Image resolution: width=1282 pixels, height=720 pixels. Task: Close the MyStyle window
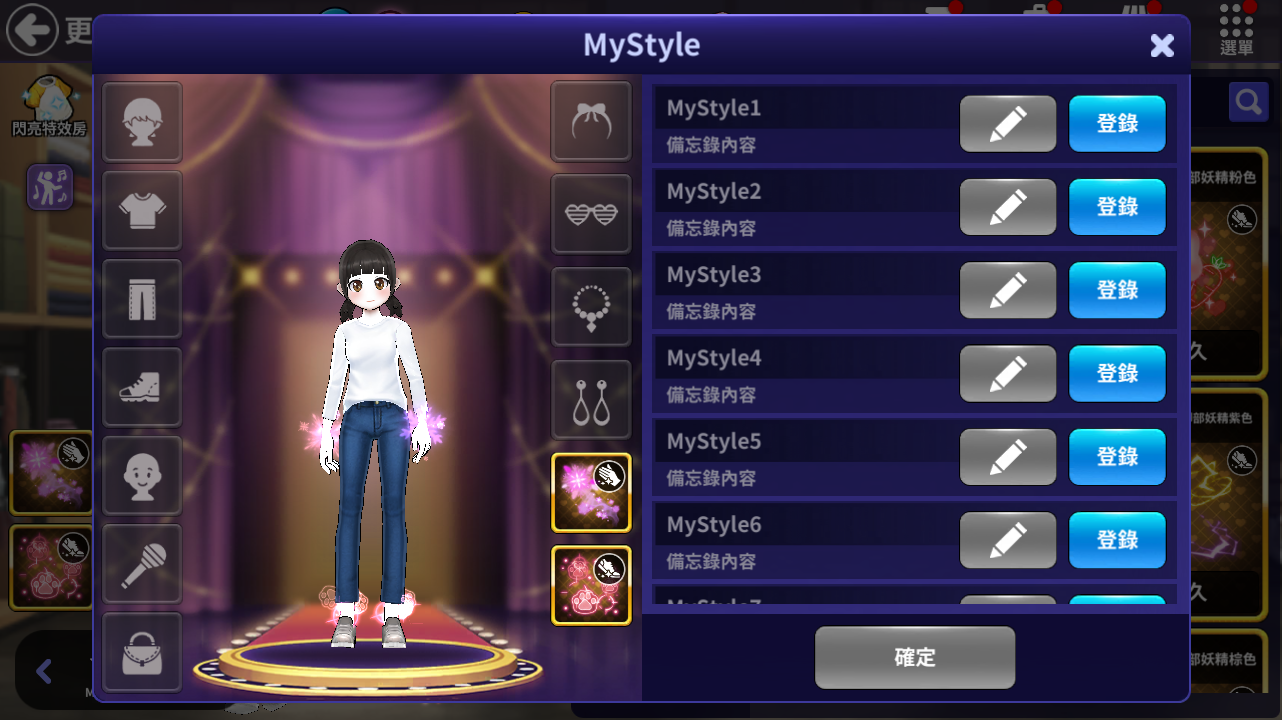[x=1161, y=45]
